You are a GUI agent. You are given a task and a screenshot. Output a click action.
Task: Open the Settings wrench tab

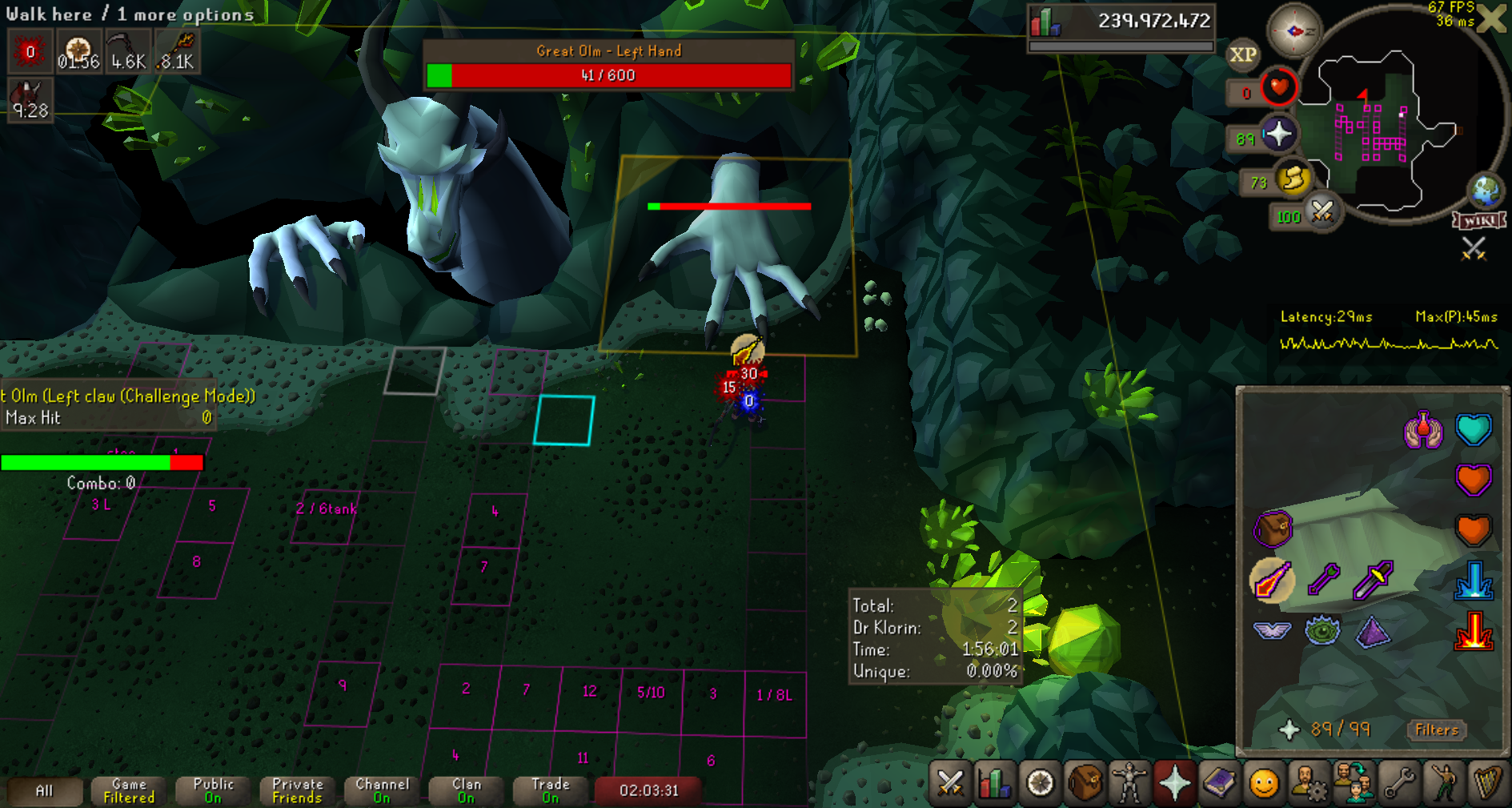click(x=1399, y=782)
